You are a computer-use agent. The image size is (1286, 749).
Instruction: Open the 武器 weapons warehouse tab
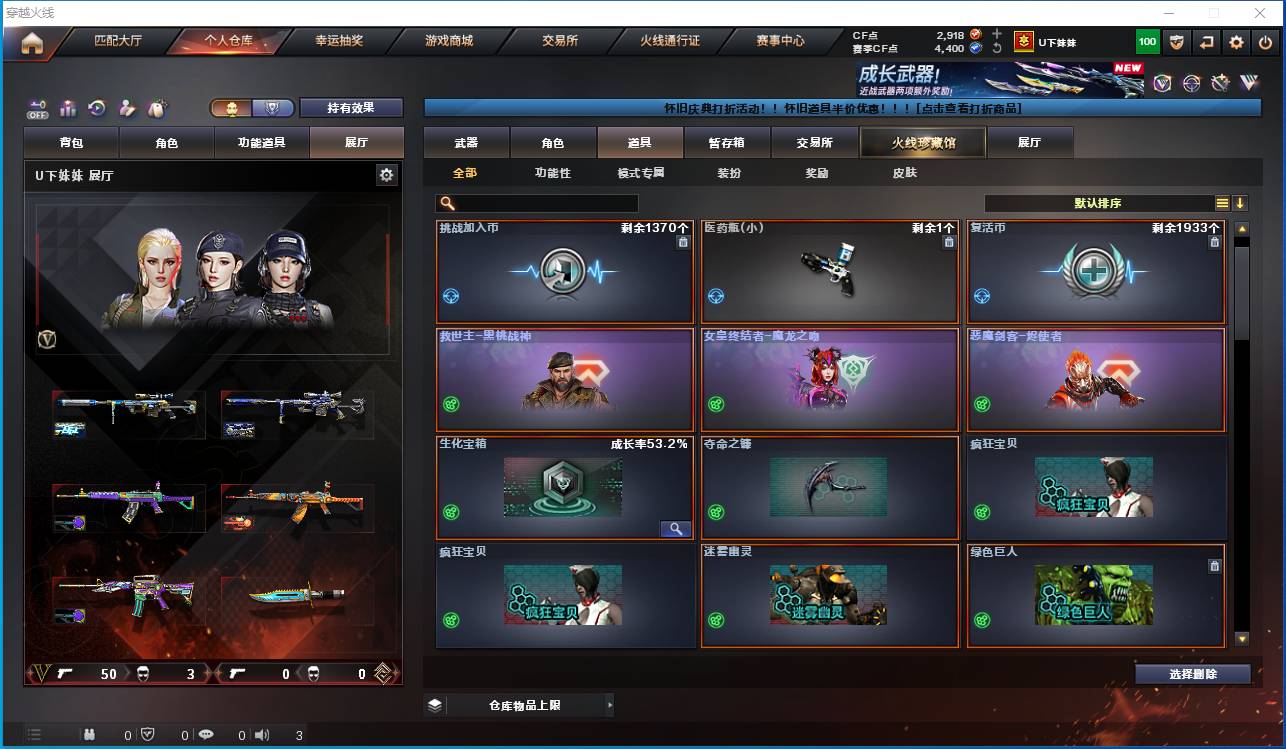(x=466, y=143)
